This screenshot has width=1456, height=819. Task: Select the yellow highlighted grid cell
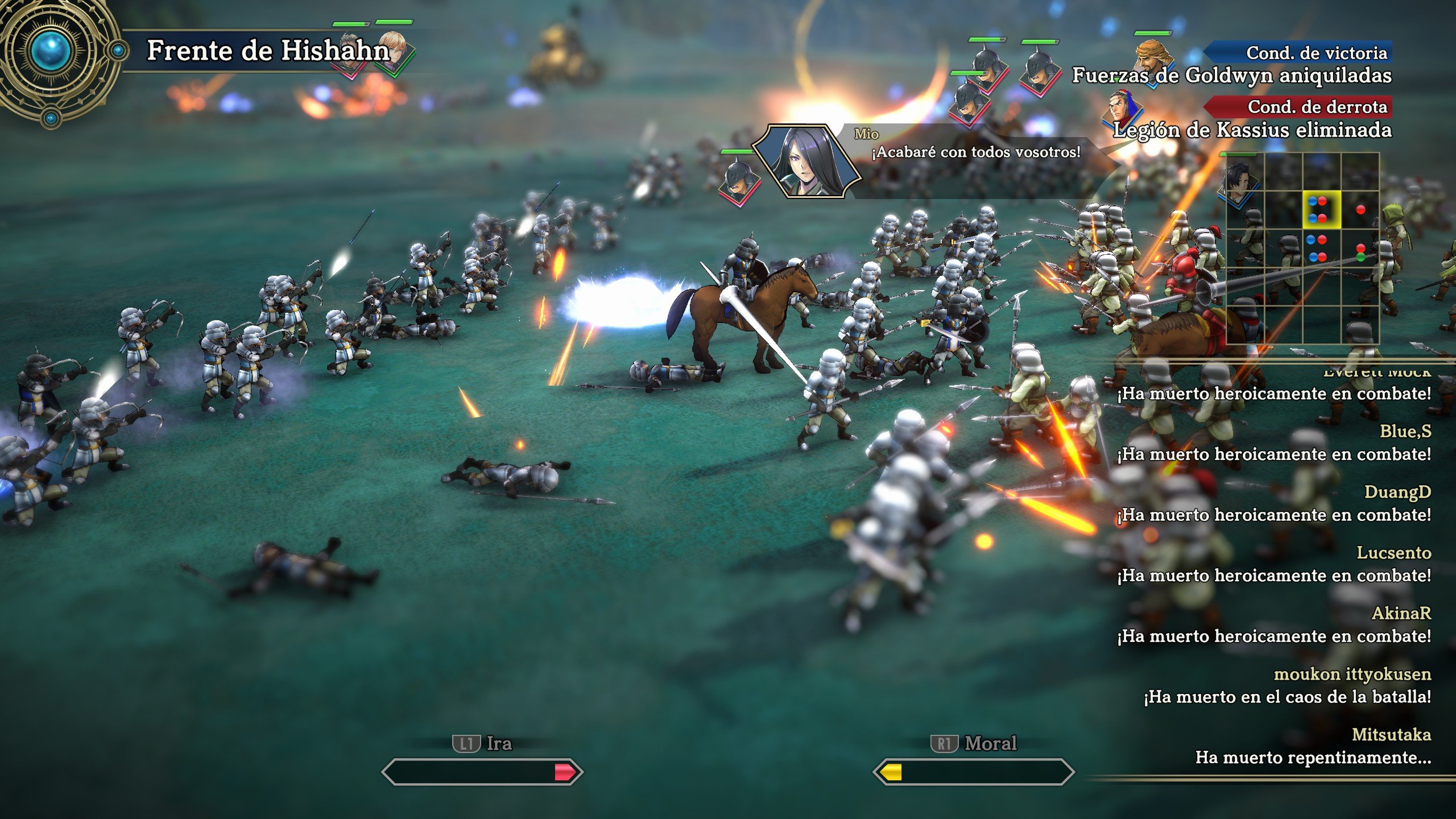pos(1321,209)
